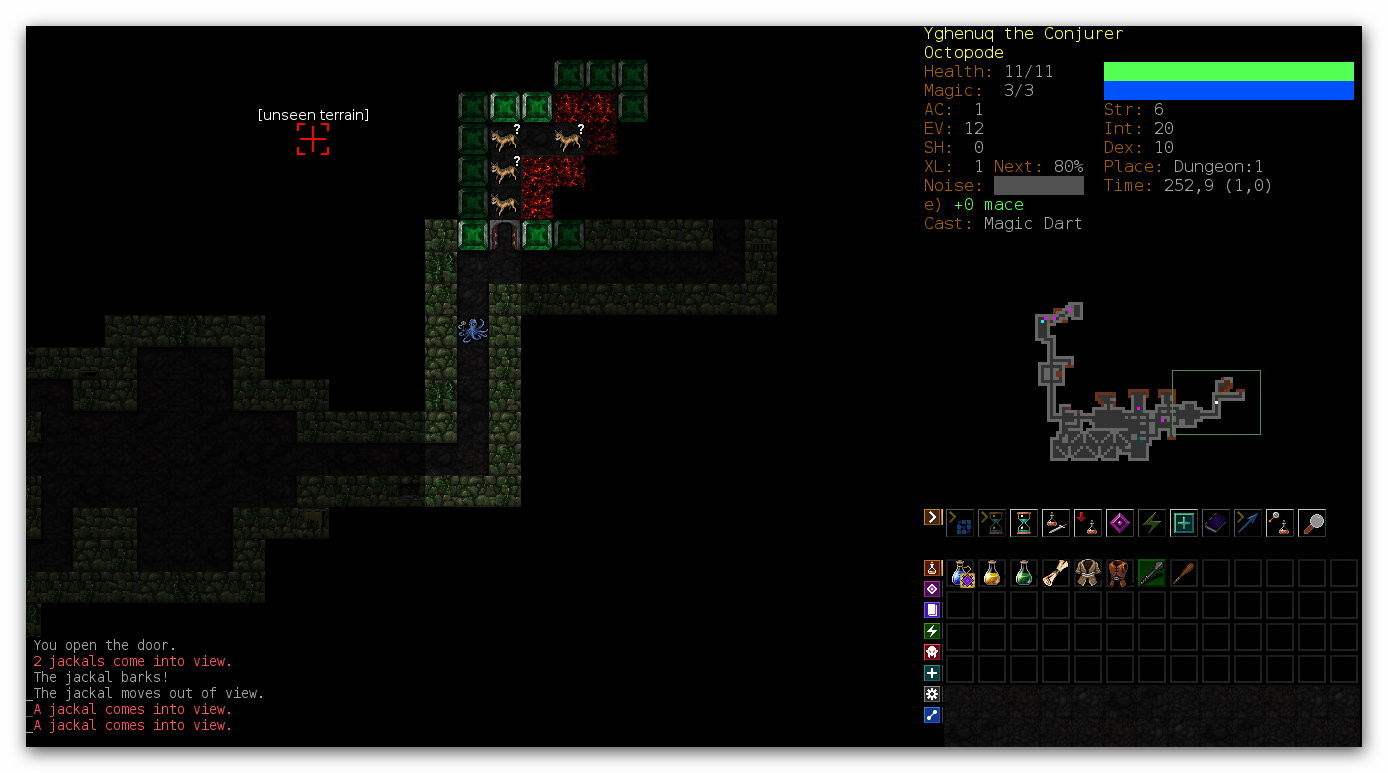Click the teal plus command icon
This screenshot has width=1388, height=773.
1184,522
